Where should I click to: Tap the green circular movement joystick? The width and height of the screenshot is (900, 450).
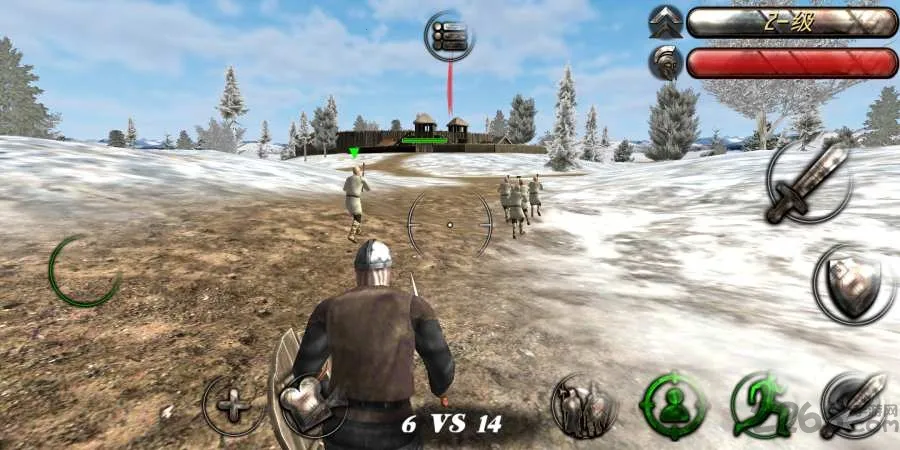tap(85, 271)
